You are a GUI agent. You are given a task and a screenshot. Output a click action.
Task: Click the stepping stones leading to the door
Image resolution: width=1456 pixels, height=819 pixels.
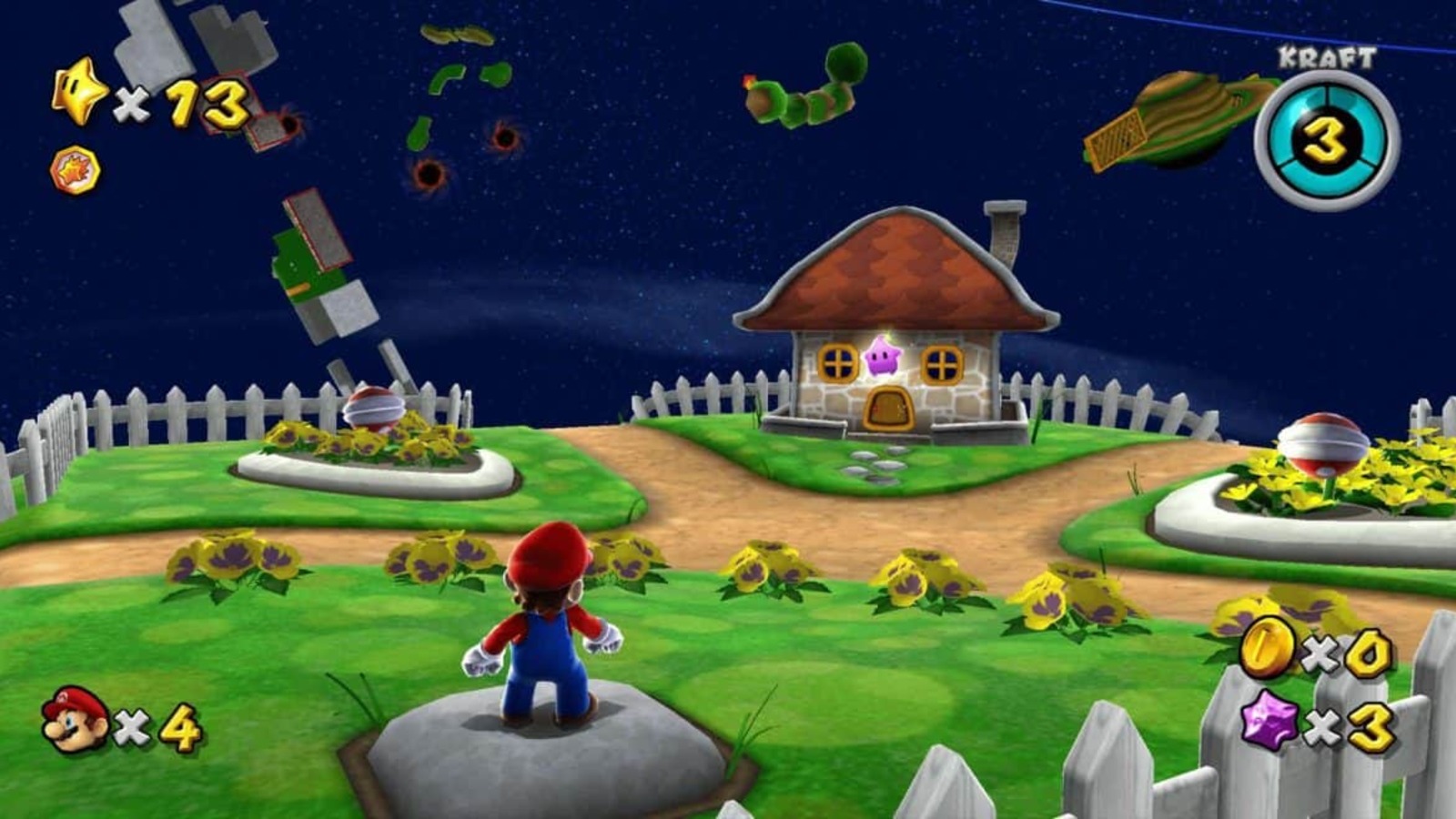(876, 466)
